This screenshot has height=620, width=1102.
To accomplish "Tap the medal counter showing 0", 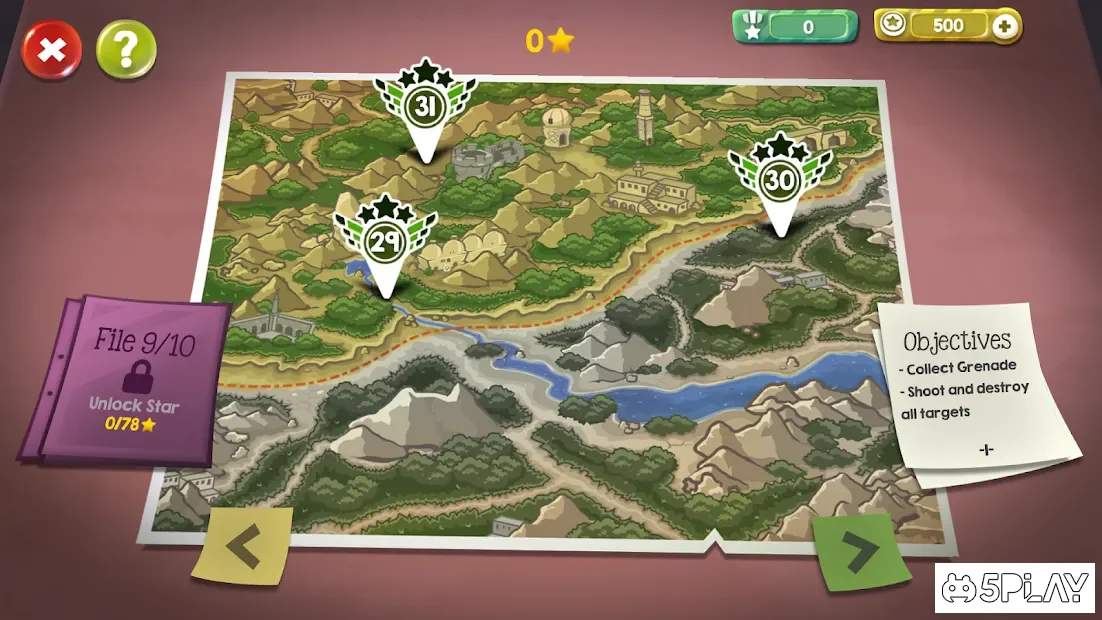I will pos(796,27).
